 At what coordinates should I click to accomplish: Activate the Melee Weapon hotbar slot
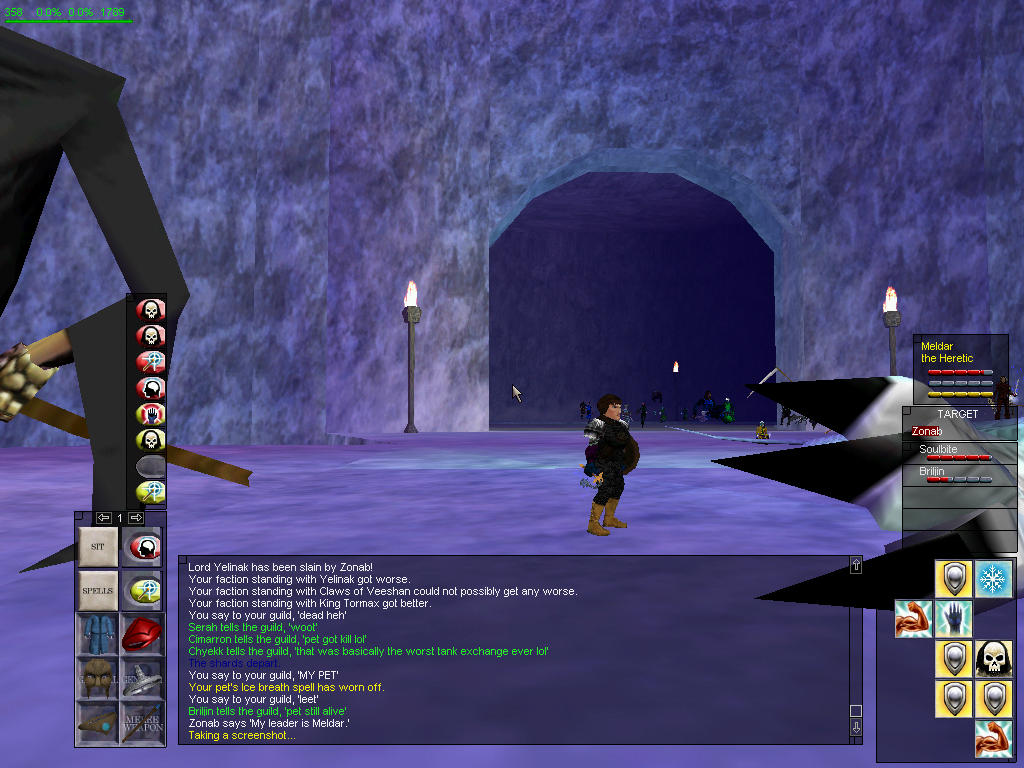pos(141,720)
